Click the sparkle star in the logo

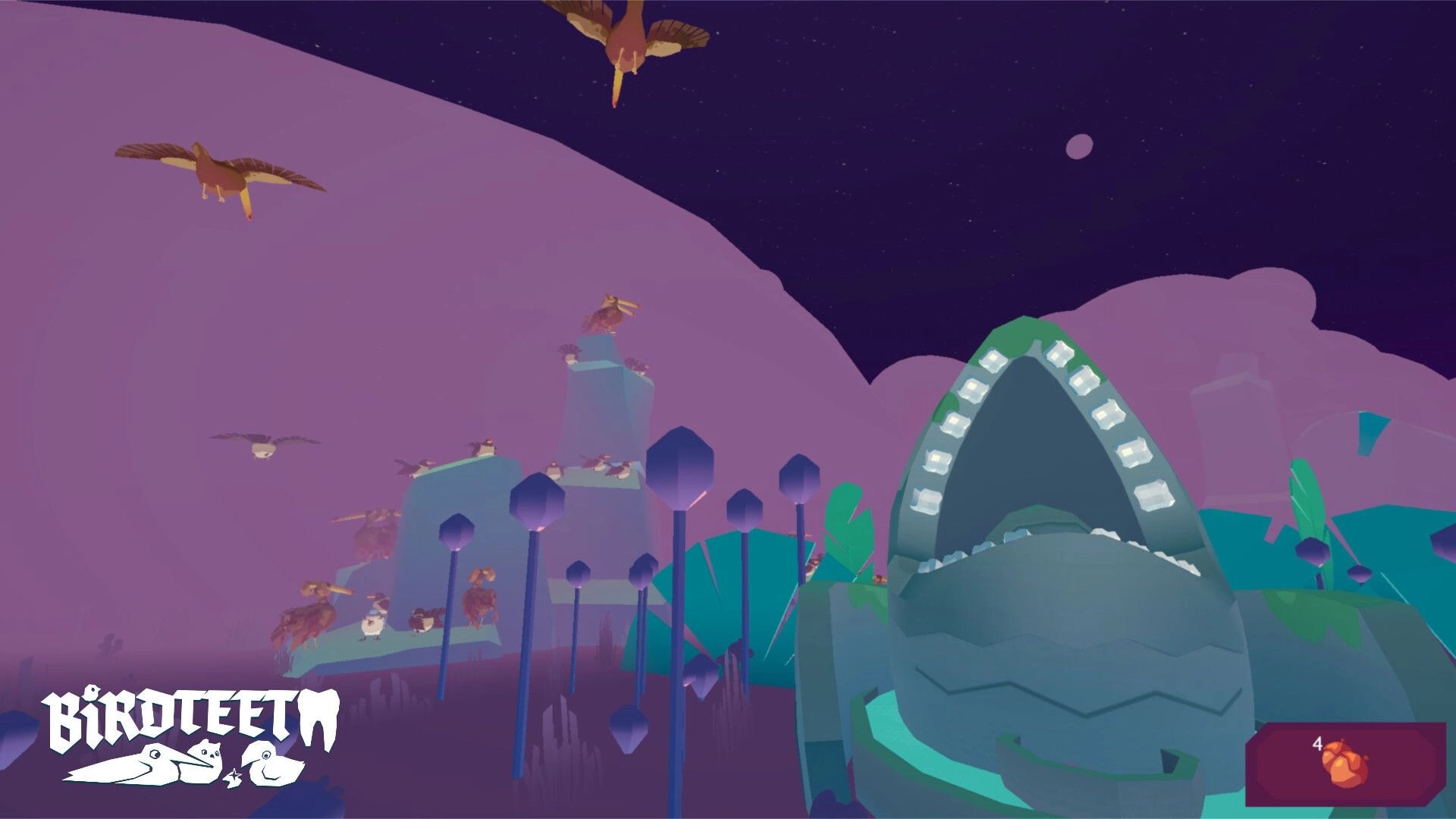(x=235, y=775)
